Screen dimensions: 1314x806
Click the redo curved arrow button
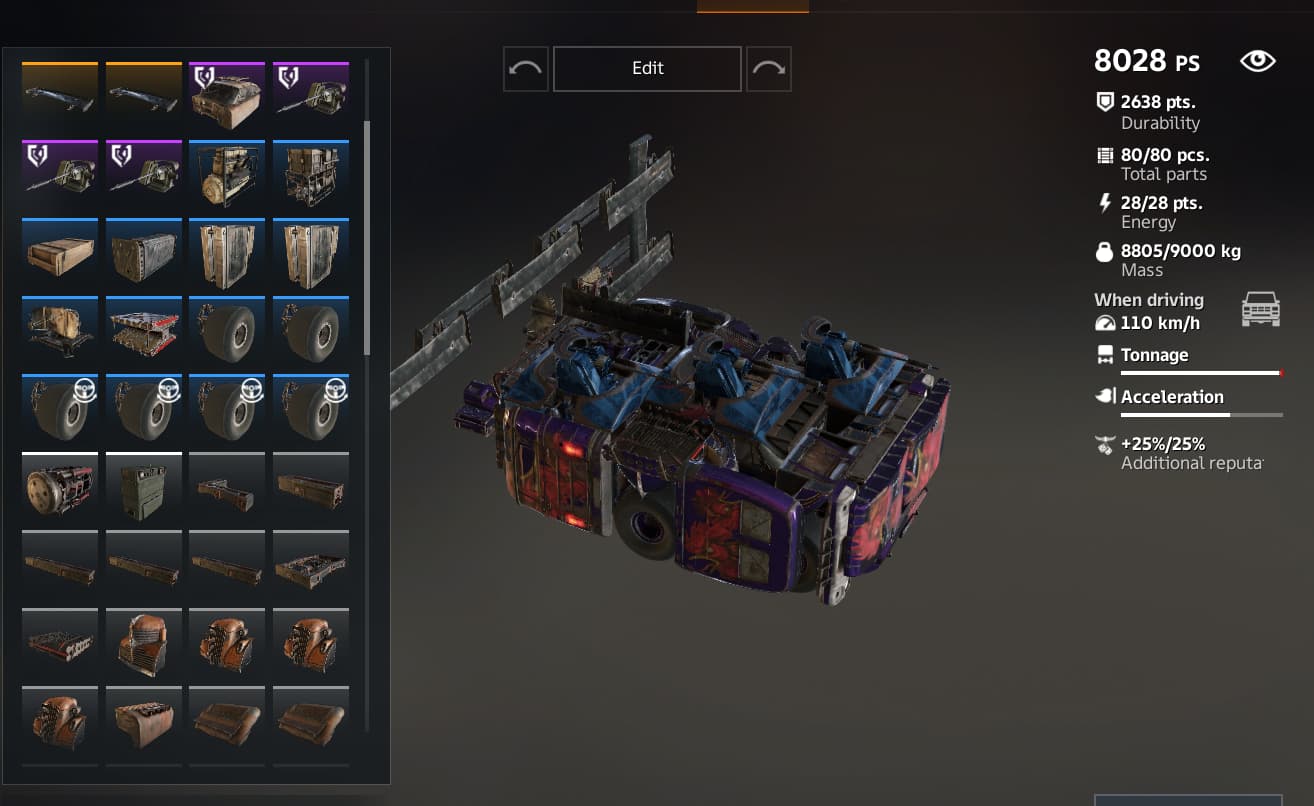tap(768, 68)
